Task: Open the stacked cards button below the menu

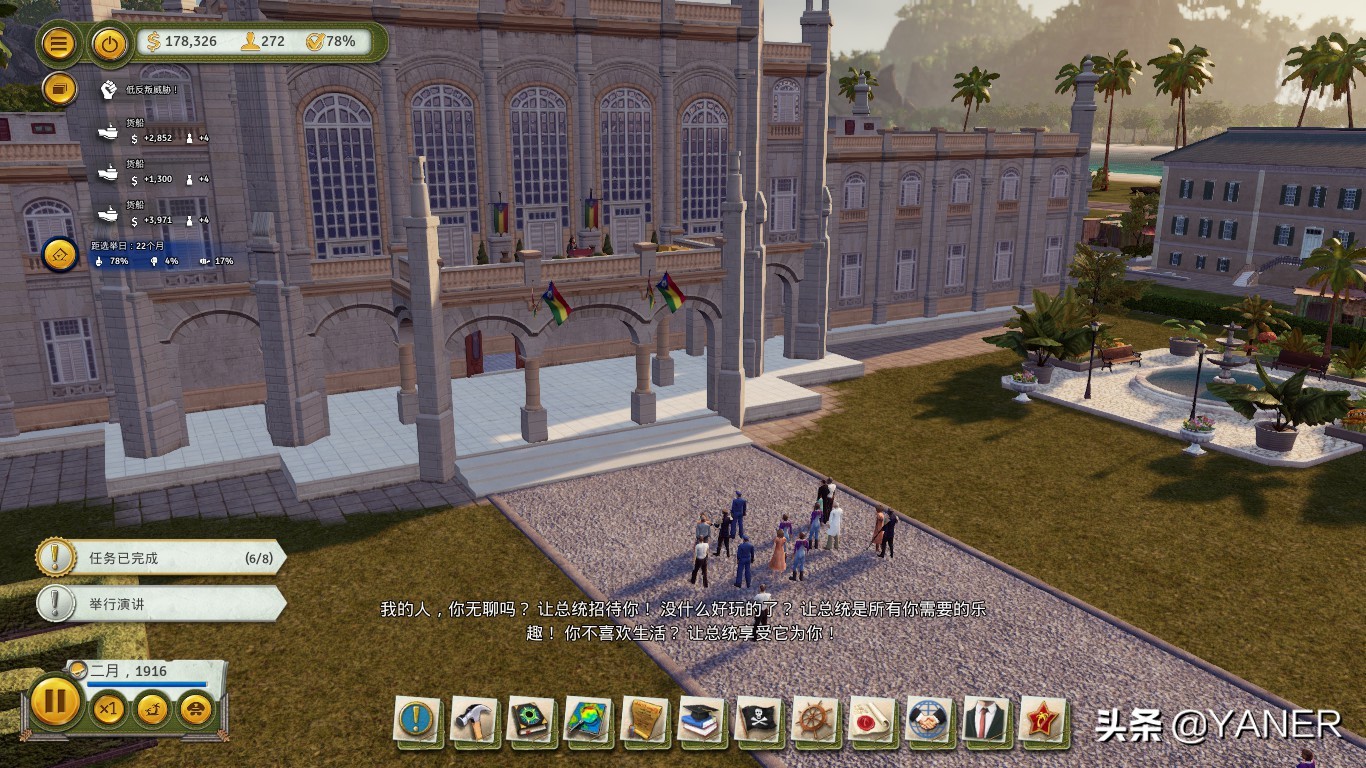Action: 60,90
